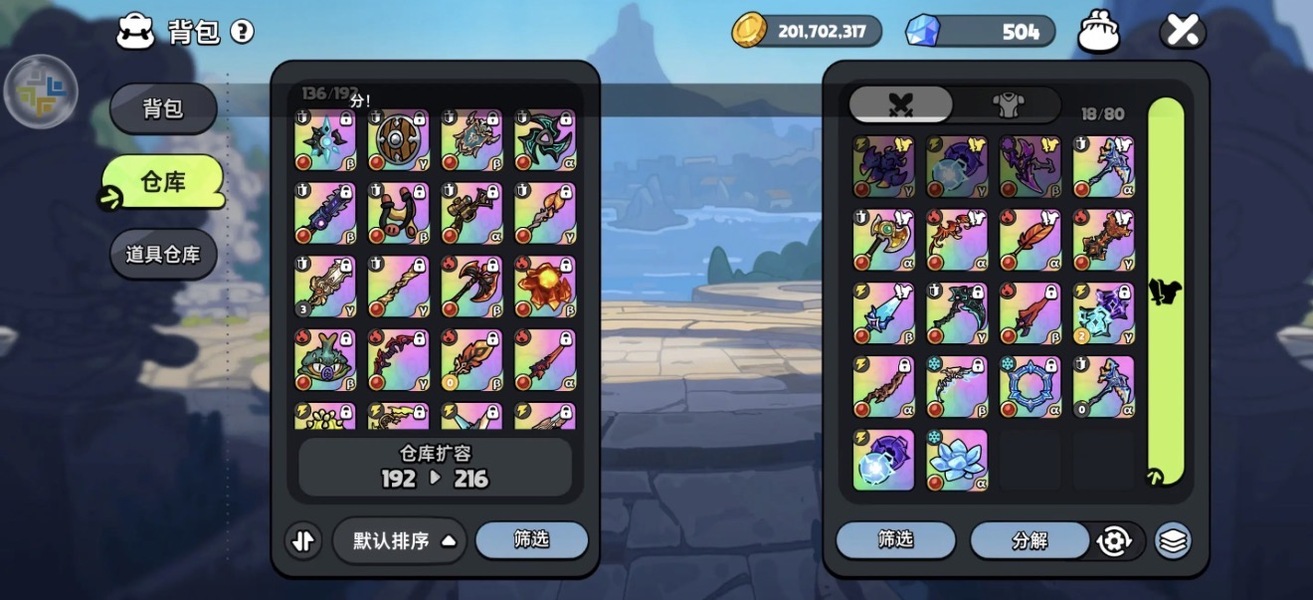Image resolution: width=1313 pixels, height=600 pixels.
Task: Expand warehouse capacity from 192 to 216
Action: [x=435, y=467]
